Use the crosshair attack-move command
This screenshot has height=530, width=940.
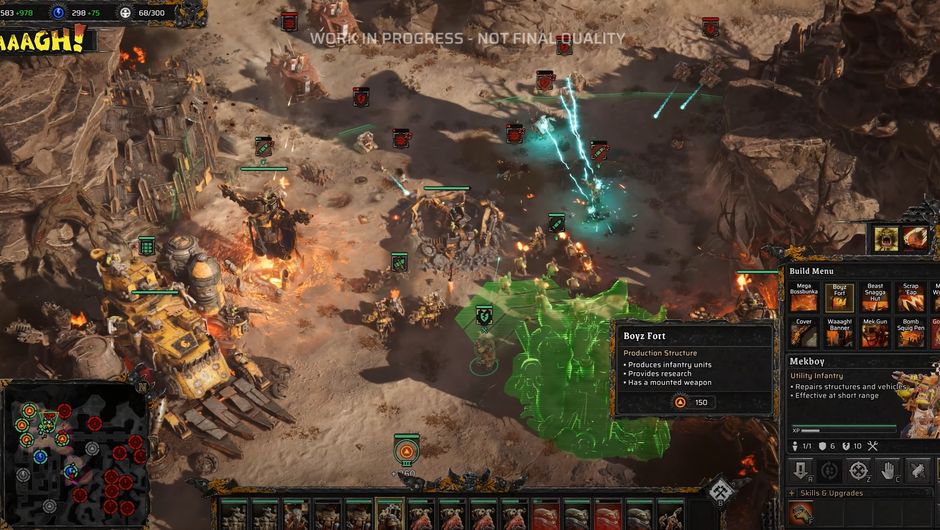858,470
